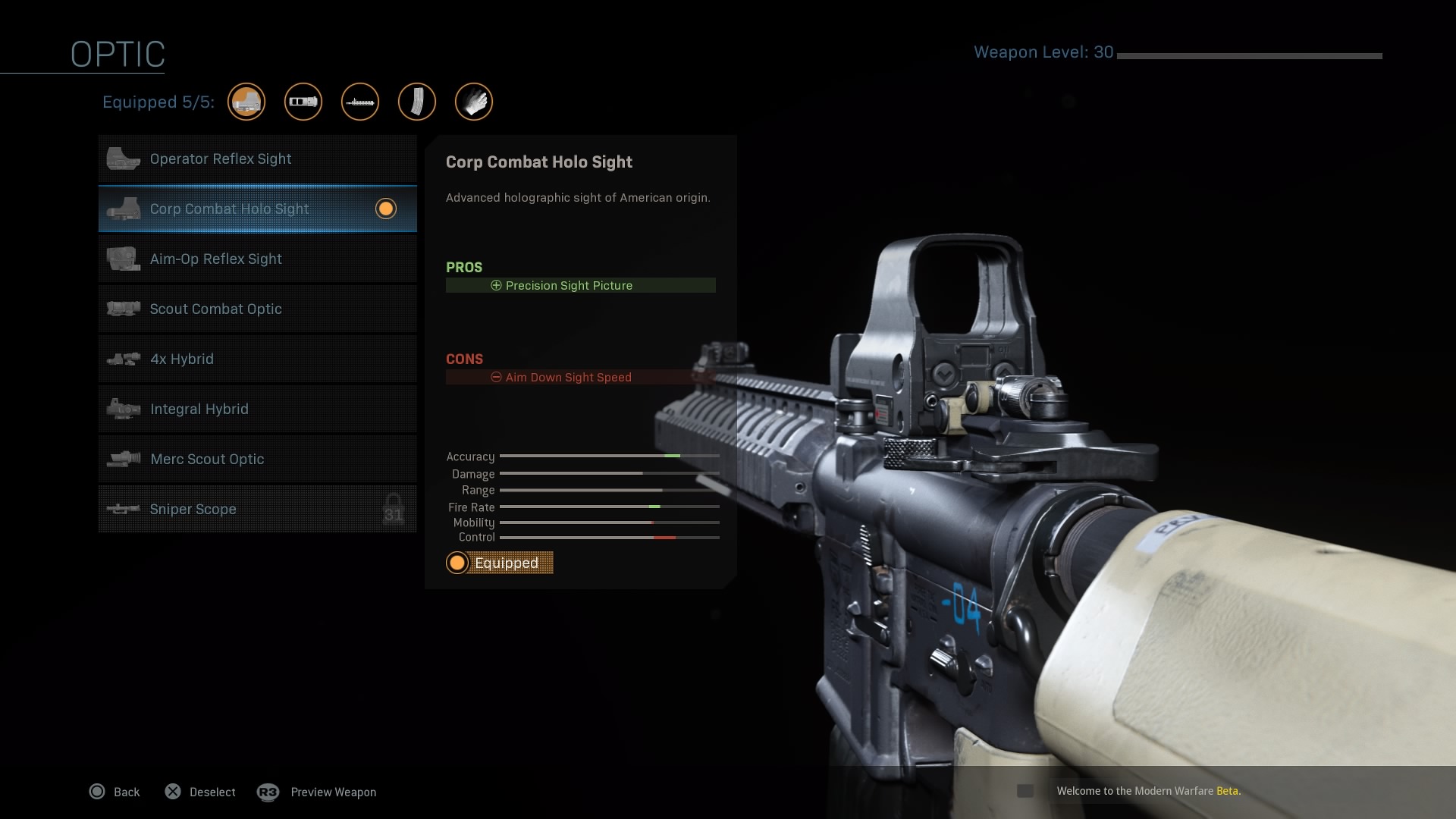The image size is (1456, 819).
Task: Choose the 4x Hybrid optic
Action: point(257,359)
